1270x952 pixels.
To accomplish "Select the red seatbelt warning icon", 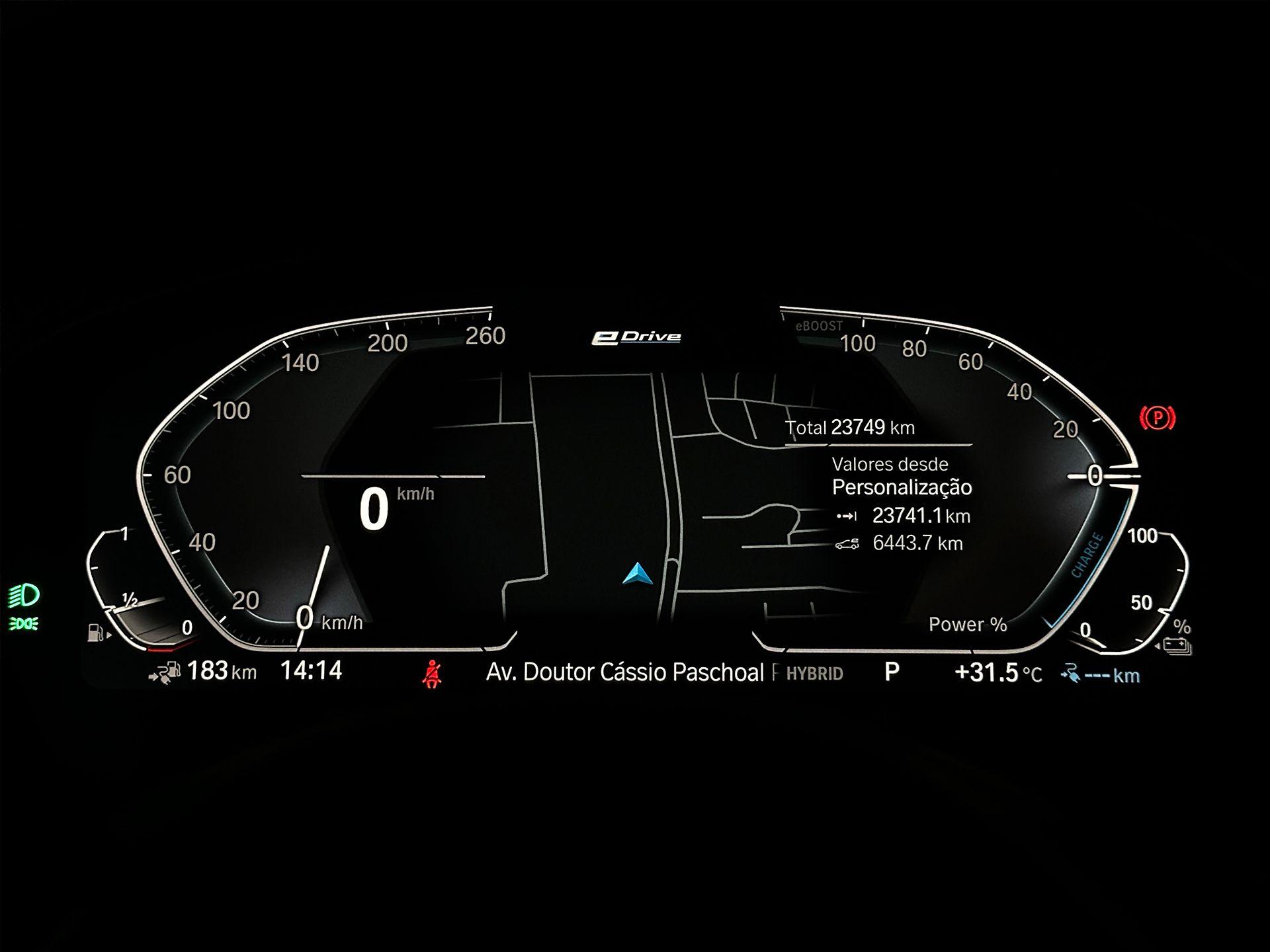I will tap(433, 674).
